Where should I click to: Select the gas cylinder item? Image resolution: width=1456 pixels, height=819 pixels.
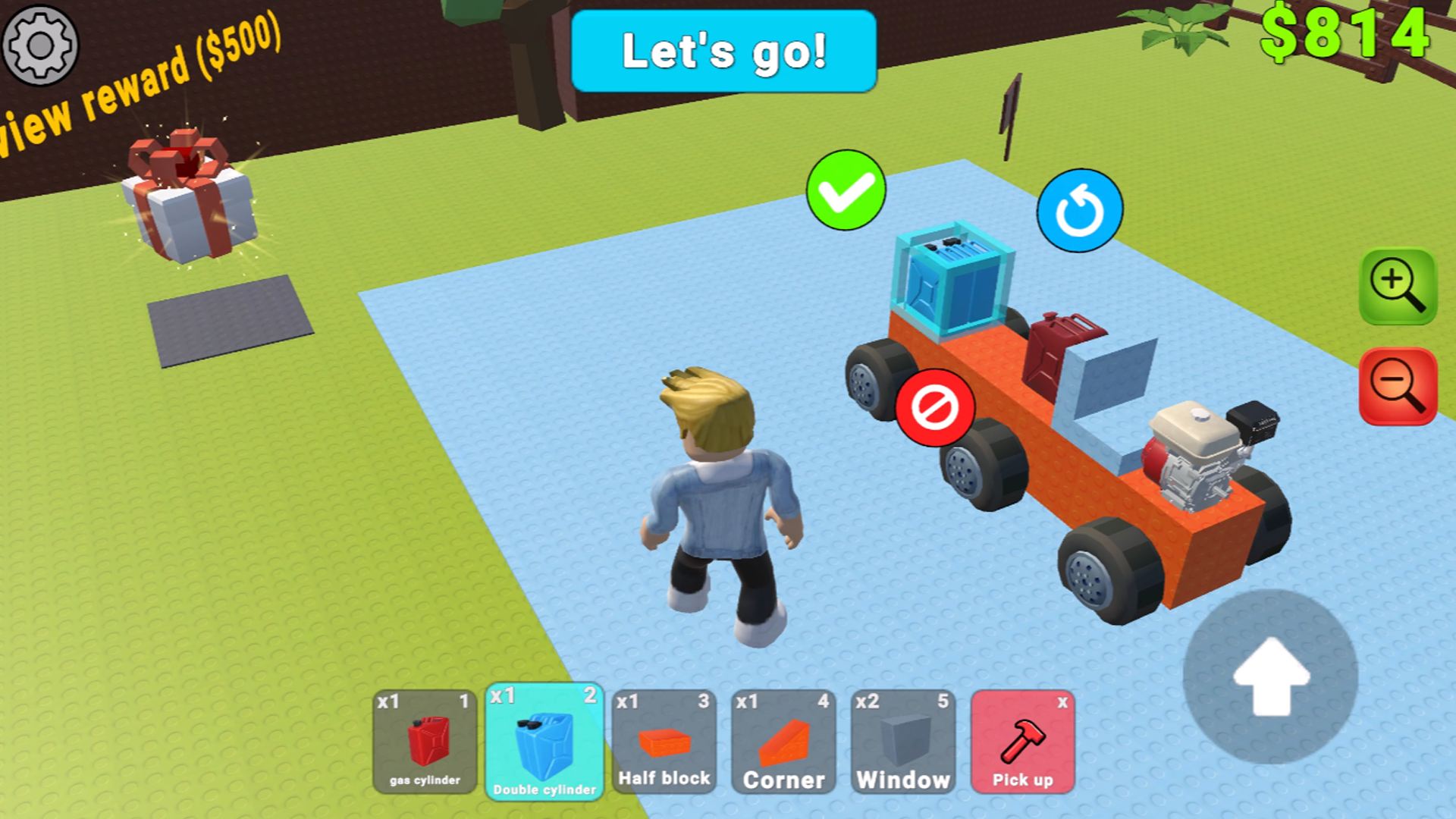pos(425,743)
